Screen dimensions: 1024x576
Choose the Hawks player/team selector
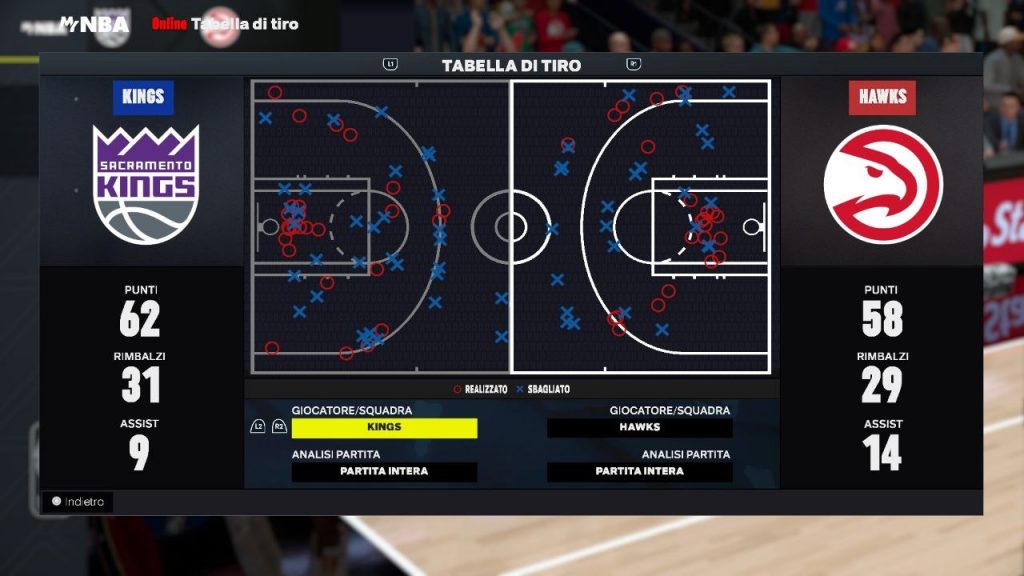640,428
